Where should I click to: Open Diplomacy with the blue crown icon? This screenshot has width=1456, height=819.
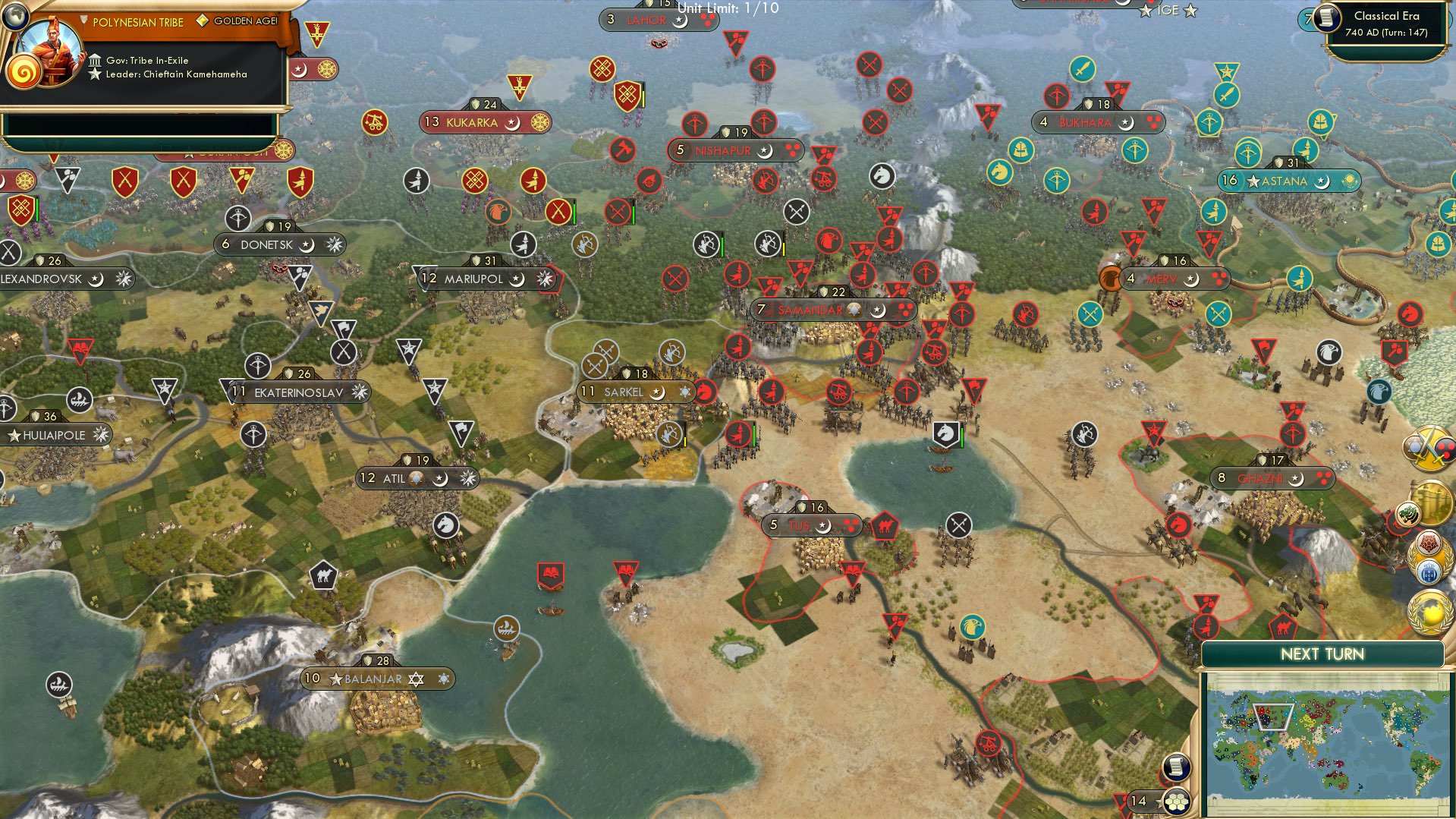(1429, 571)
